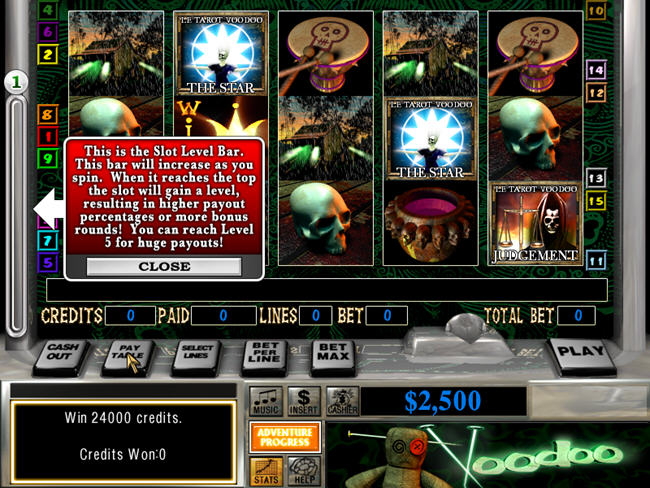Open Adventure Progress
The height and width of the screenshot is (488, 650).
click(285, 437)
